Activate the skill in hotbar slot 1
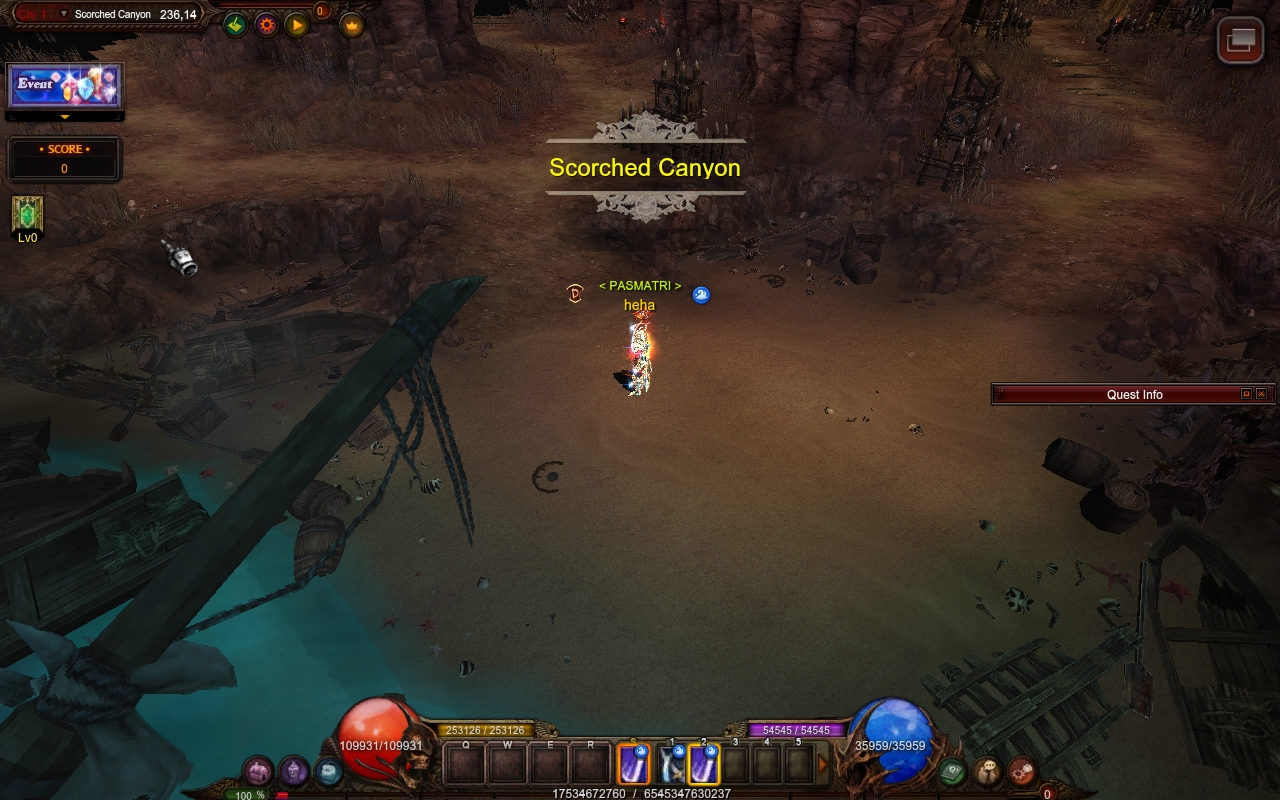The width and height of the screenshot is (1280, 800). pyautogui.click(x=672, y=765)
